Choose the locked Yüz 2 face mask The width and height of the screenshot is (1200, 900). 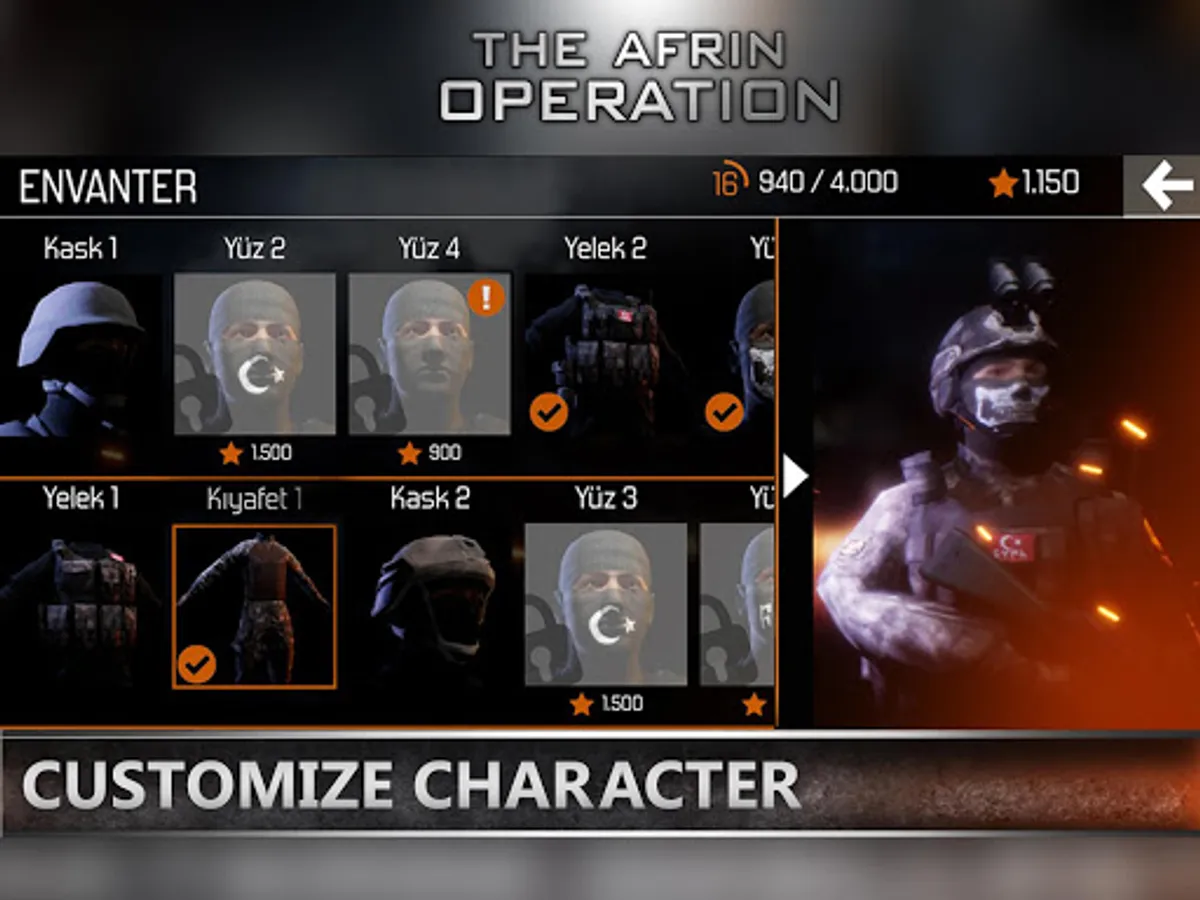point(255,354)
